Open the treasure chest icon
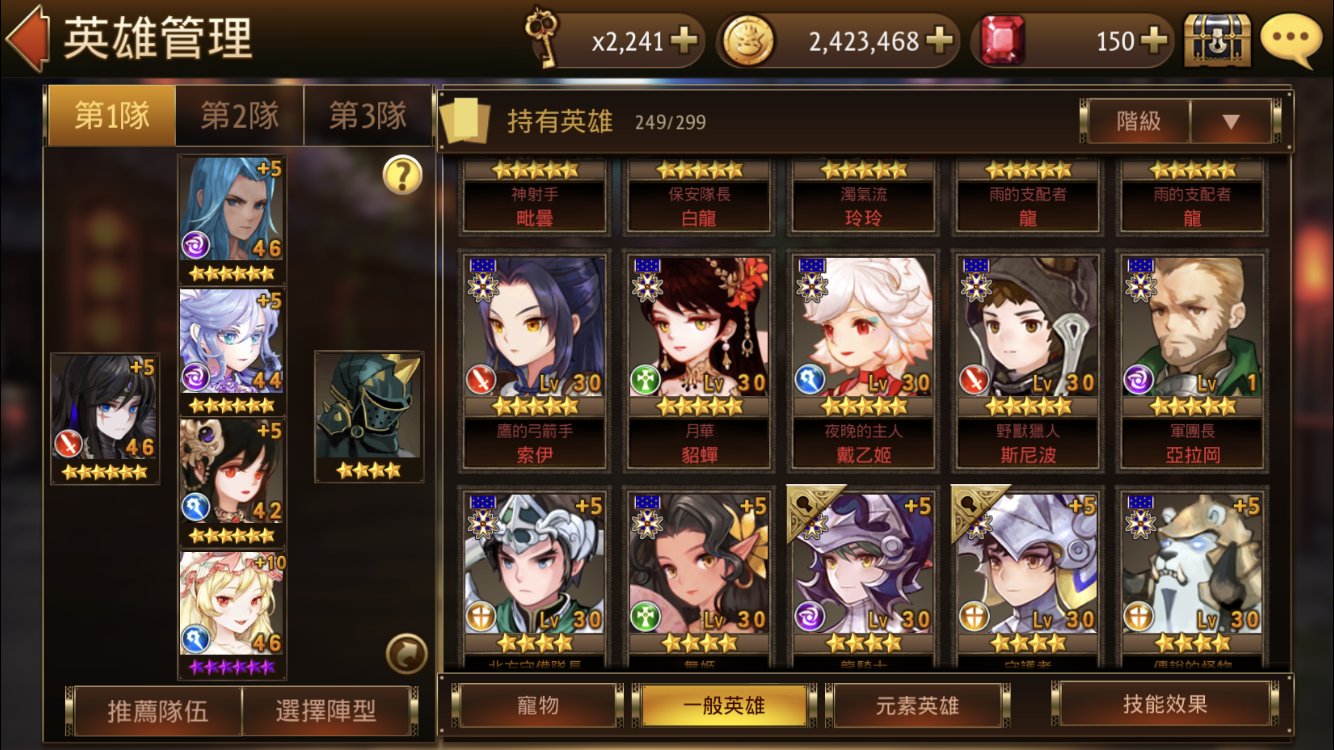The width and height of the screenshot is (1334, 750). coord(1217,40)
